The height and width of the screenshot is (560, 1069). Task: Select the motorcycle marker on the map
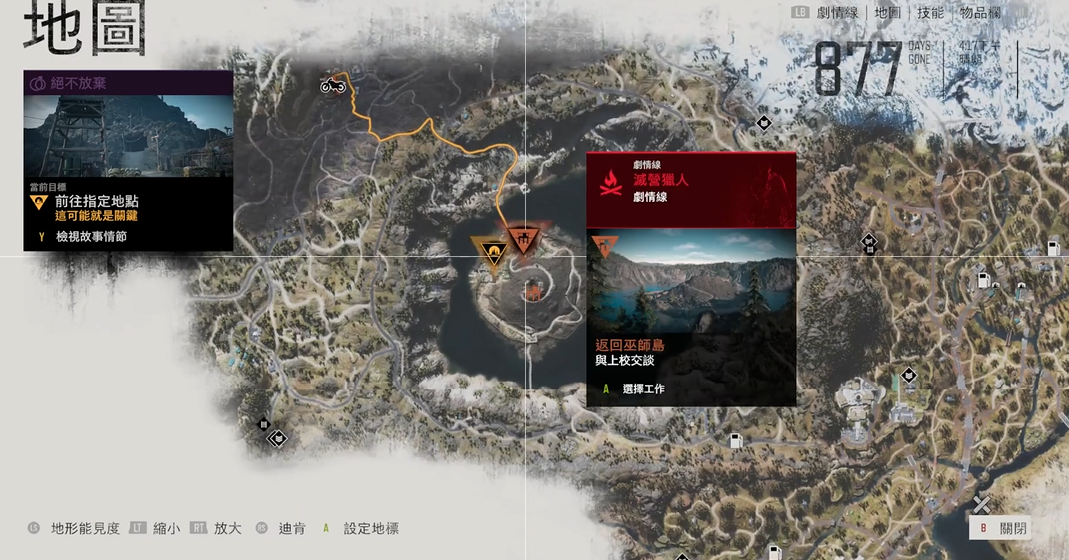point(332,85)
